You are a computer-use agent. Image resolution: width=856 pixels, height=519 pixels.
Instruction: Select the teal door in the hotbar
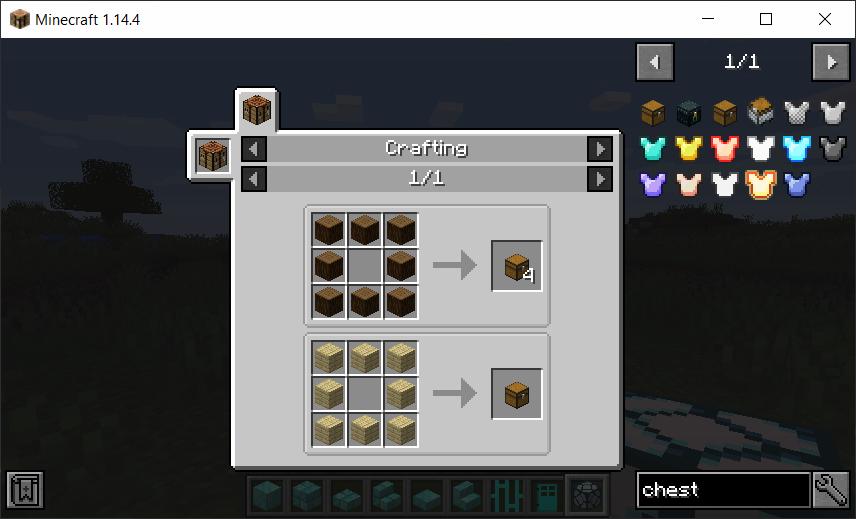[x=546, y=493]
